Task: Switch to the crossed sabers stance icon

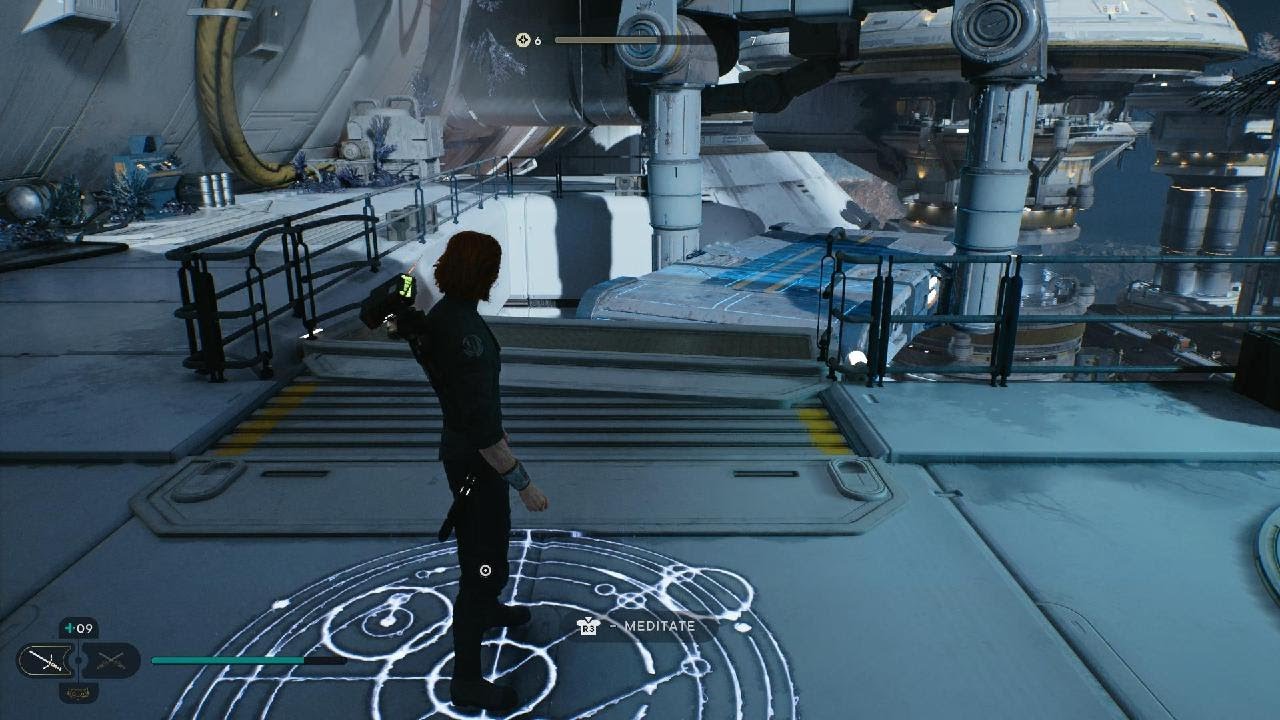Action: click(x=110, y=659)
